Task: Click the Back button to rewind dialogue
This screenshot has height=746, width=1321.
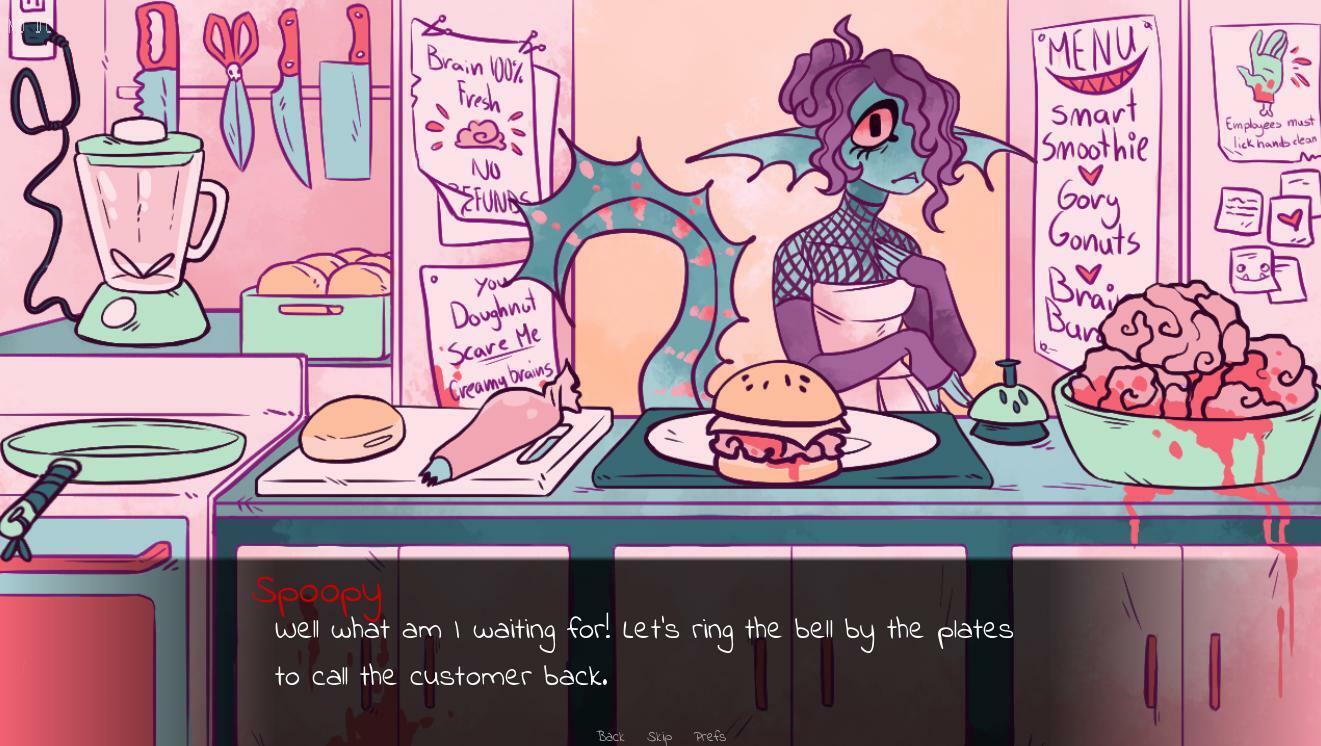Action: point(610,736)
